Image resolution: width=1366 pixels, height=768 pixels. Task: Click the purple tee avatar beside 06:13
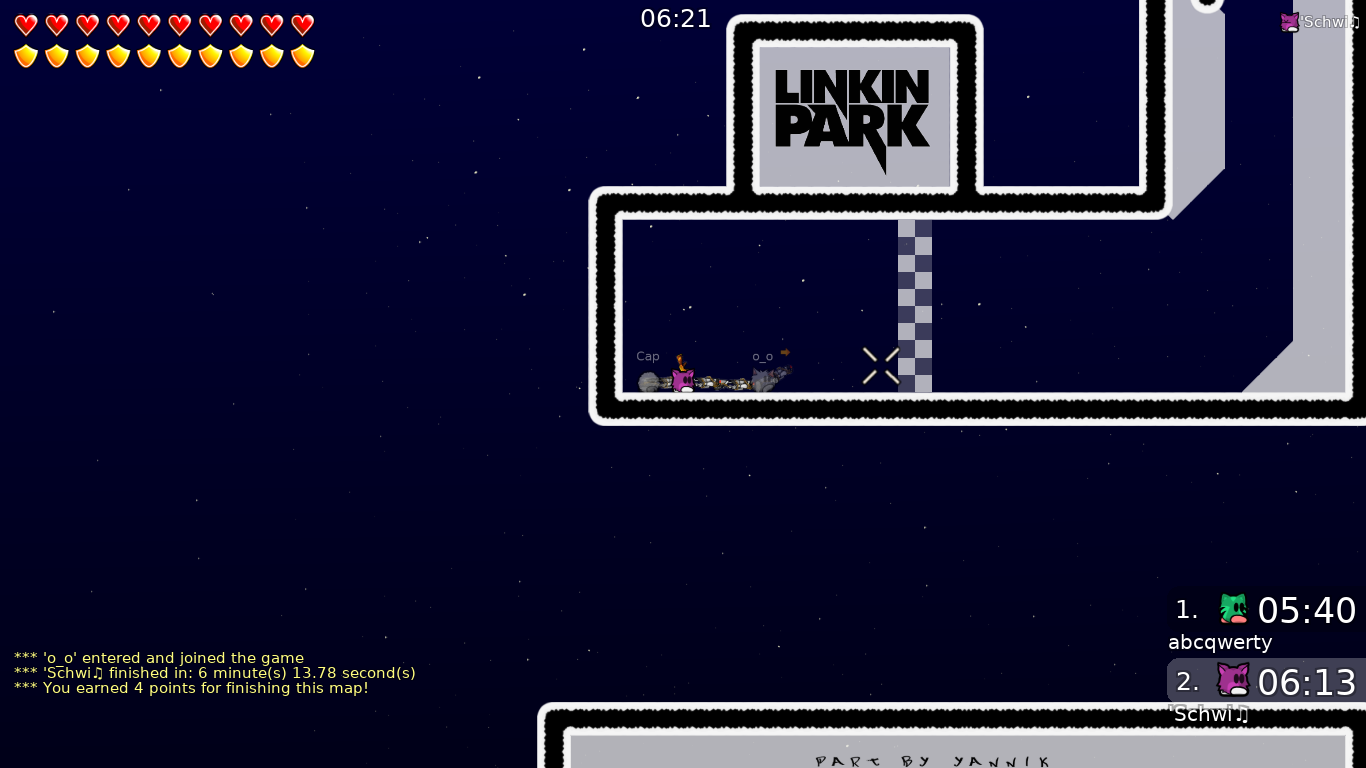pos(1233,680)
